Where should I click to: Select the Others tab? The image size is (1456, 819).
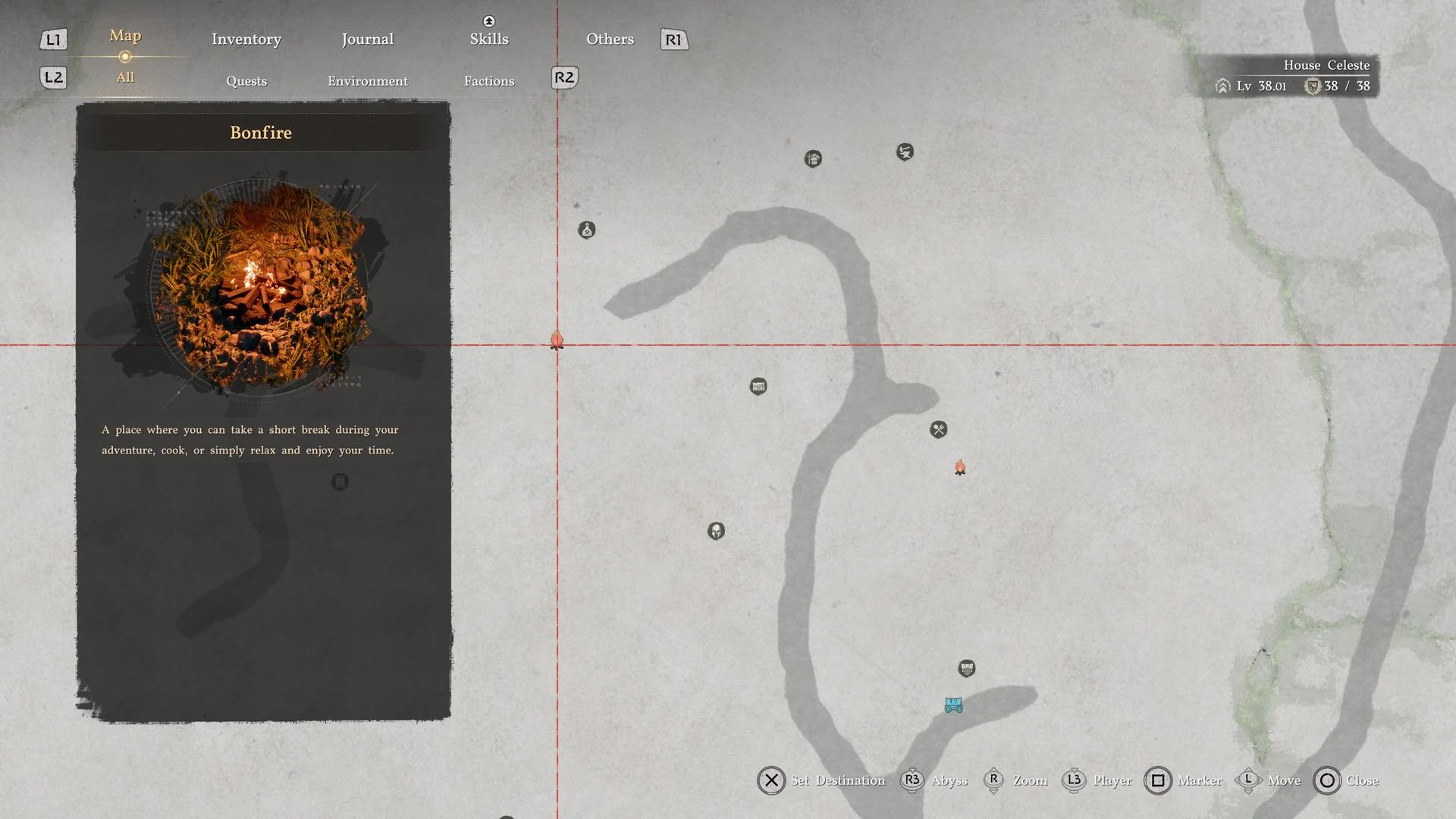click(x=610, y=39)
